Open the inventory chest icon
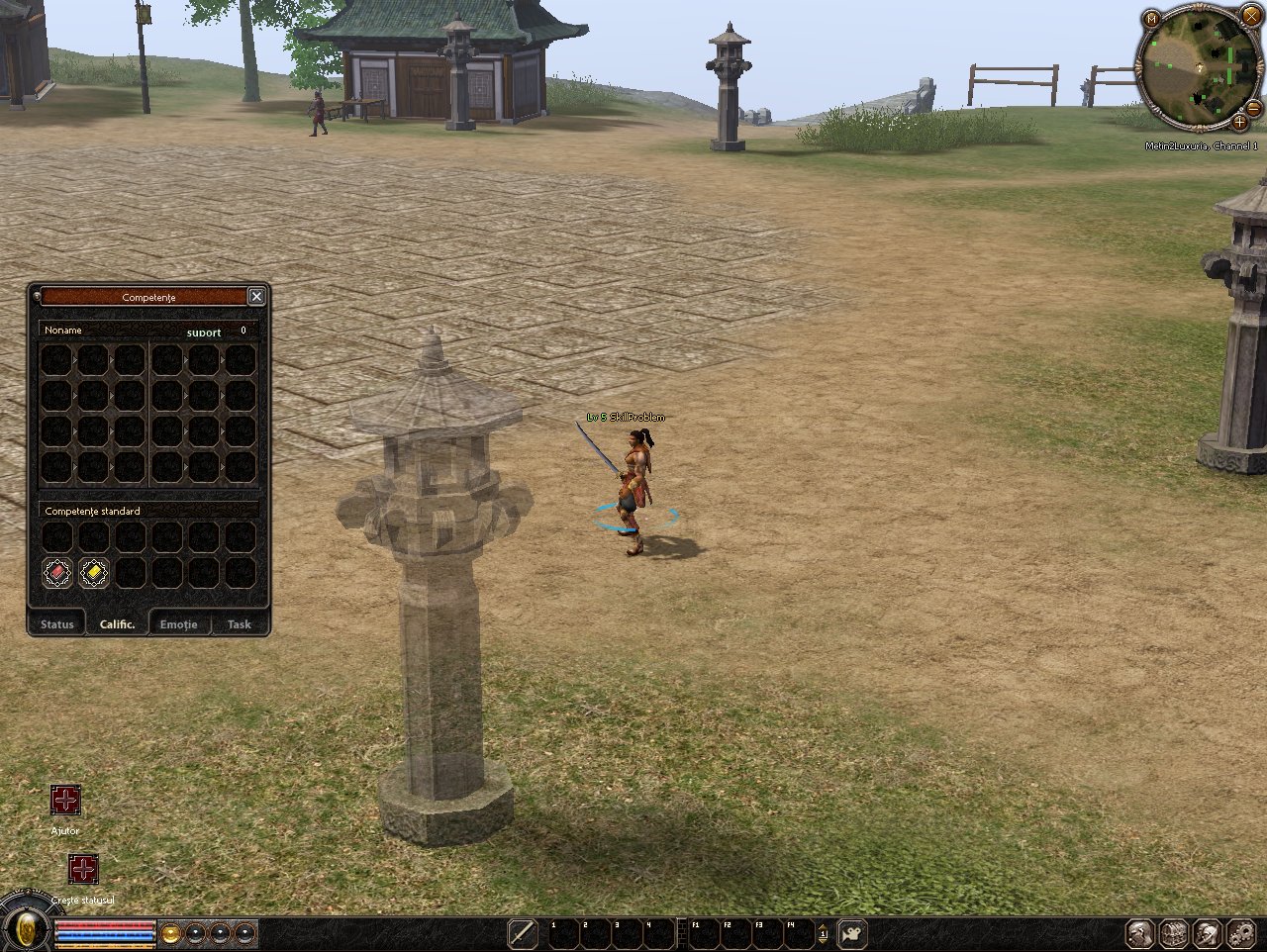The height and width of the screenshot is (952, 1267). 1174,933
